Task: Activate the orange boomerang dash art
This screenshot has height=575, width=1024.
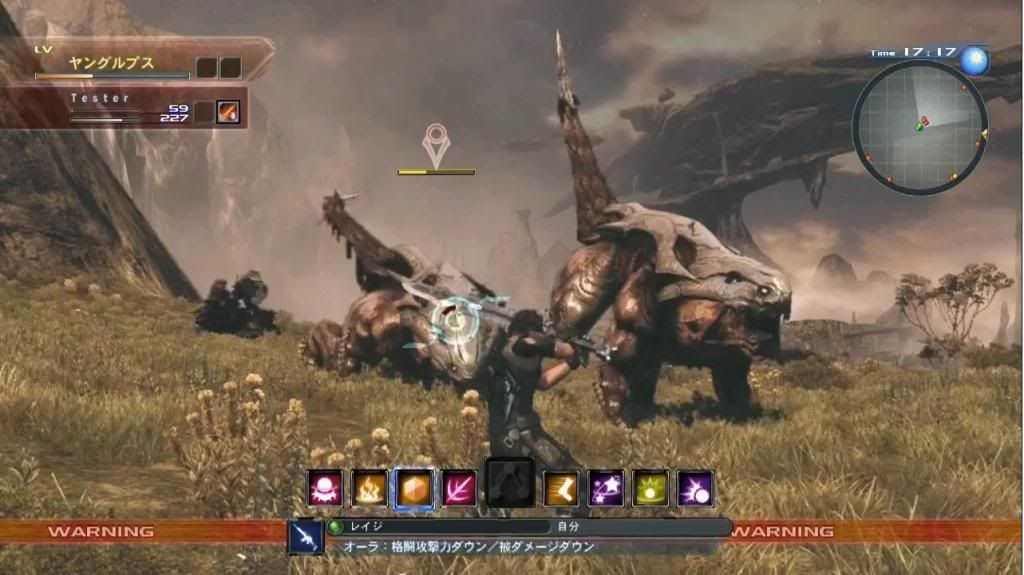Action: [x=561, y=488]
